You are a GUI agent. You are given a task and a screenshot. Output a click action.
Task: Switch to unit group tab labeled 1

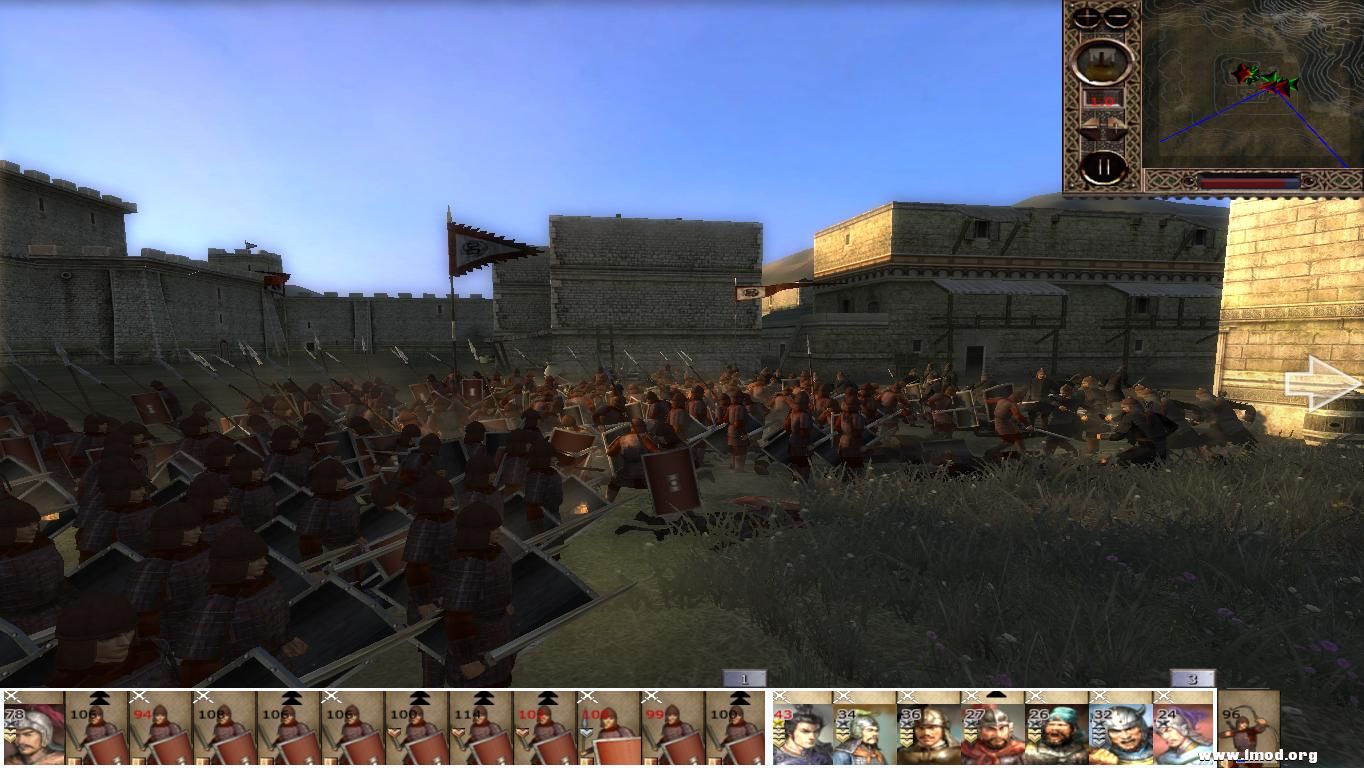pos(745,677)
